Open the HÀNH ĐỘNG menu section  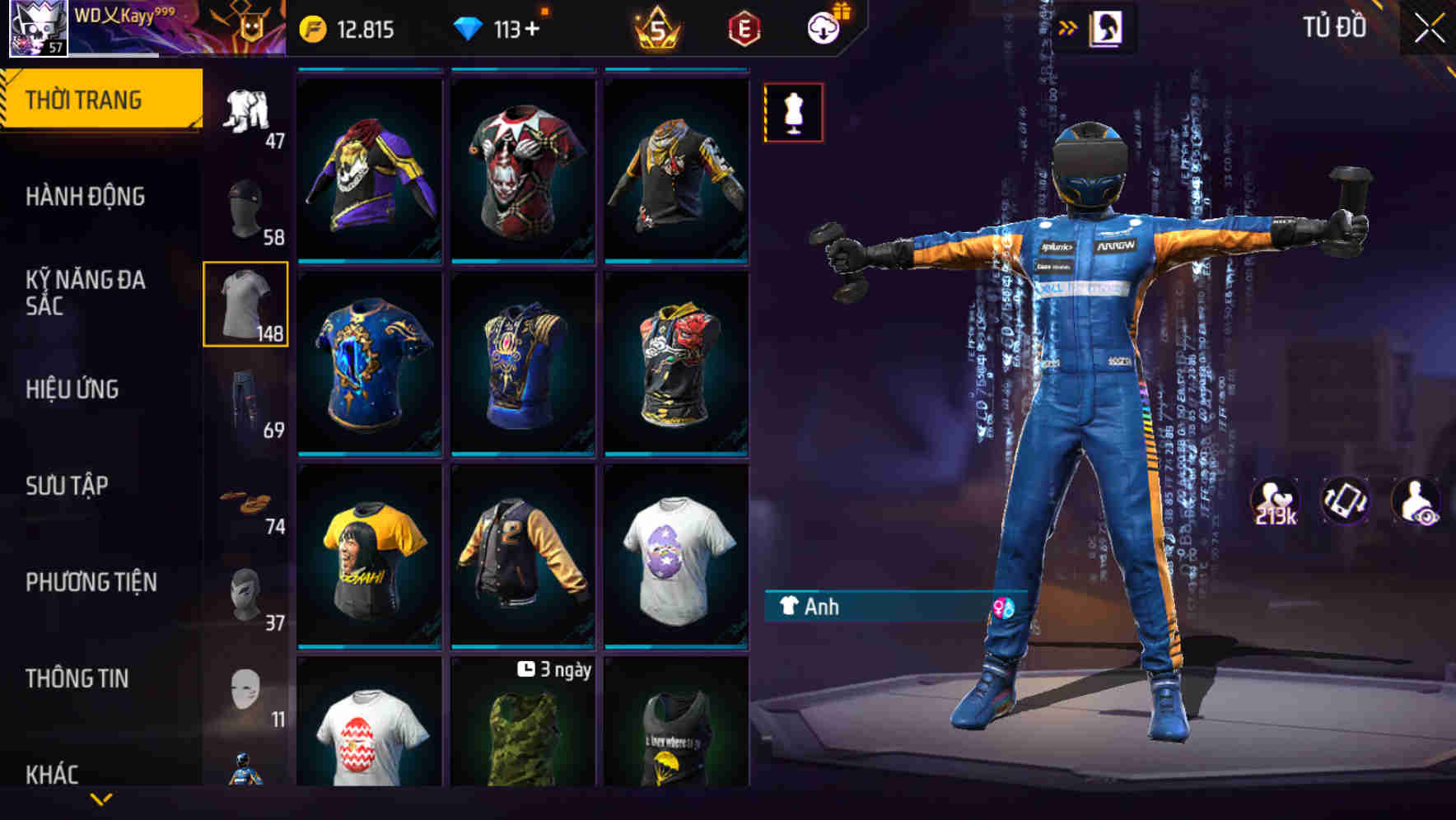point(86,198)
